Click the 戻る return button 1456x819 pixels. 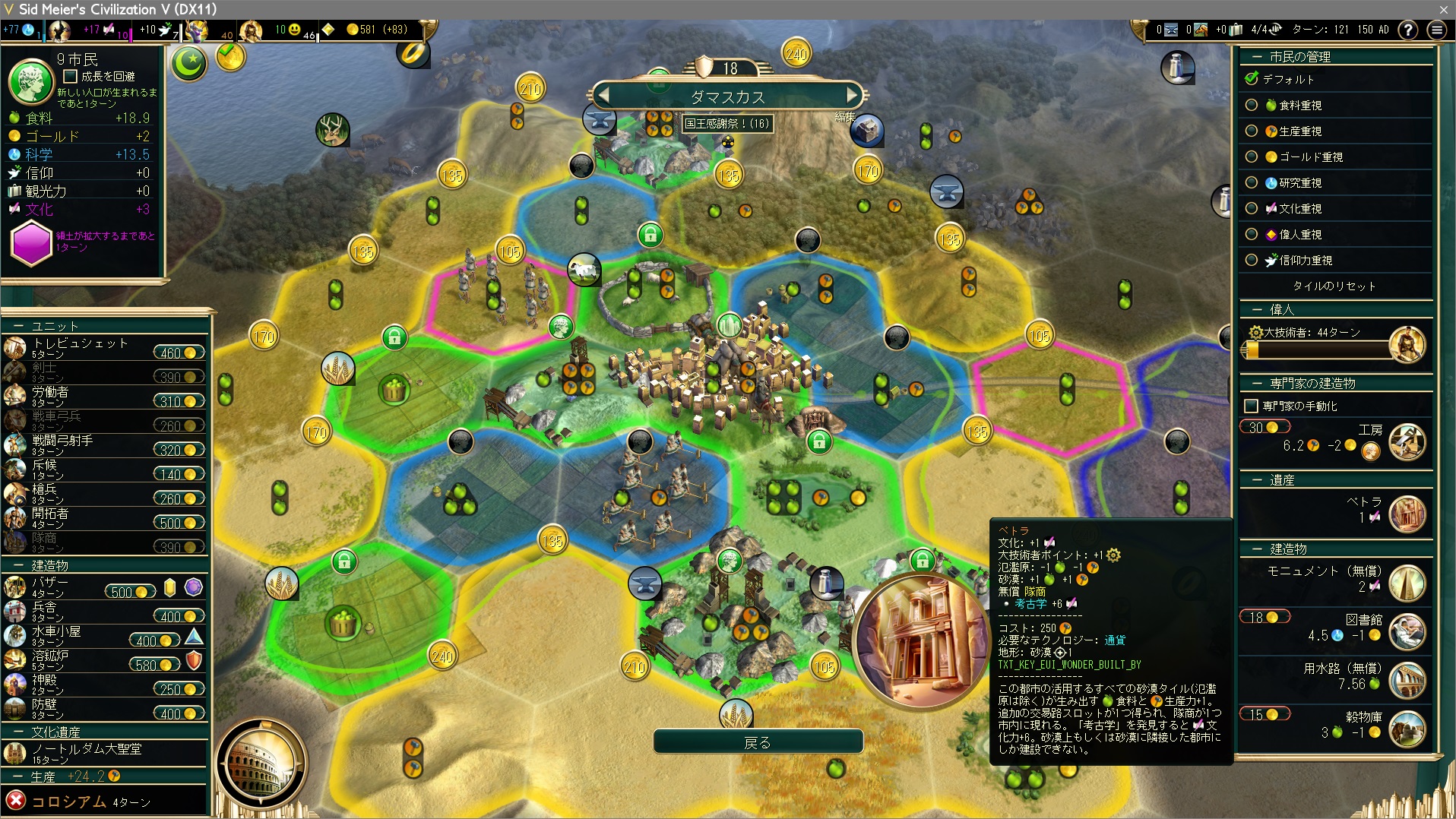(x=758, y=742)
